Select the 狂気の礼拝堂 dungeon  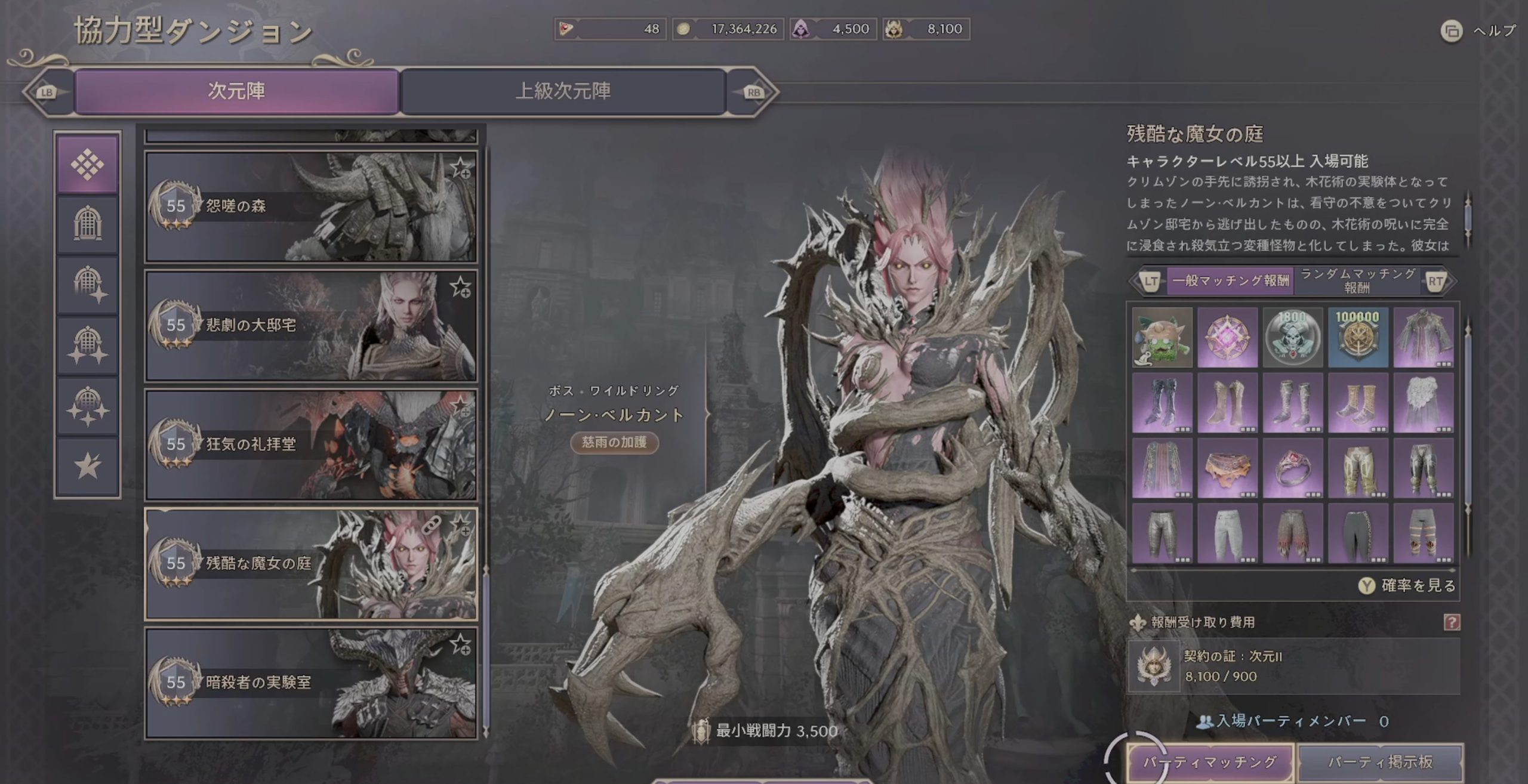pyautogui.click(x=310, y=445)
